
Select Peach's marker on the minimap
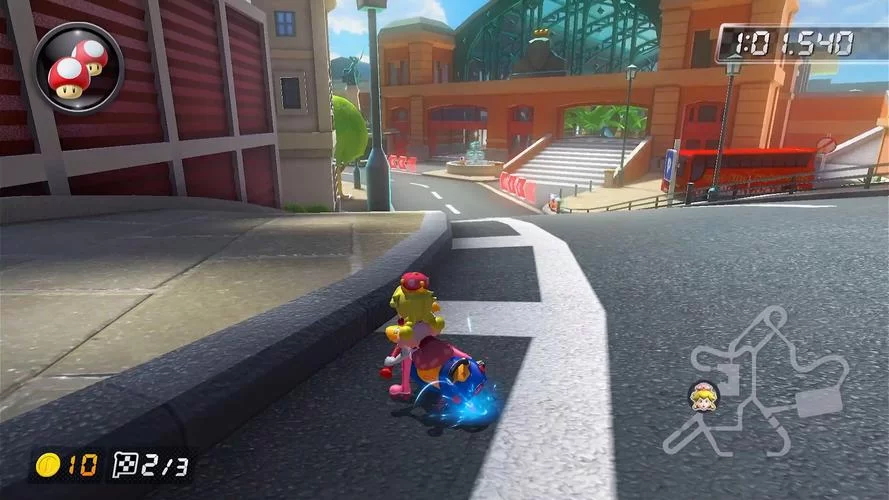(x=703, y=395)
